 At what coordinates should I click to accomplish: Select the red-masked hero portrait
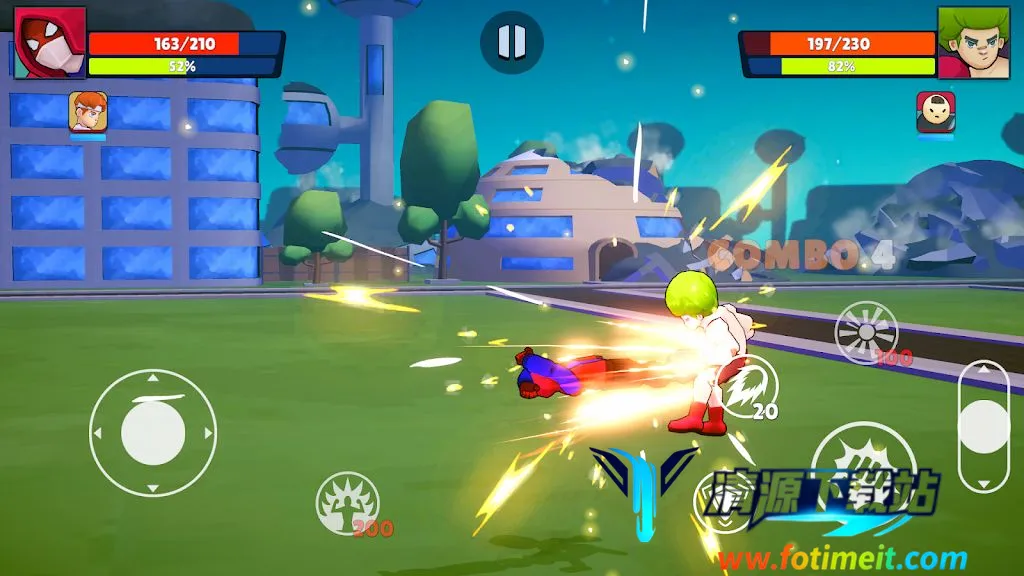(x=50, y=42)
